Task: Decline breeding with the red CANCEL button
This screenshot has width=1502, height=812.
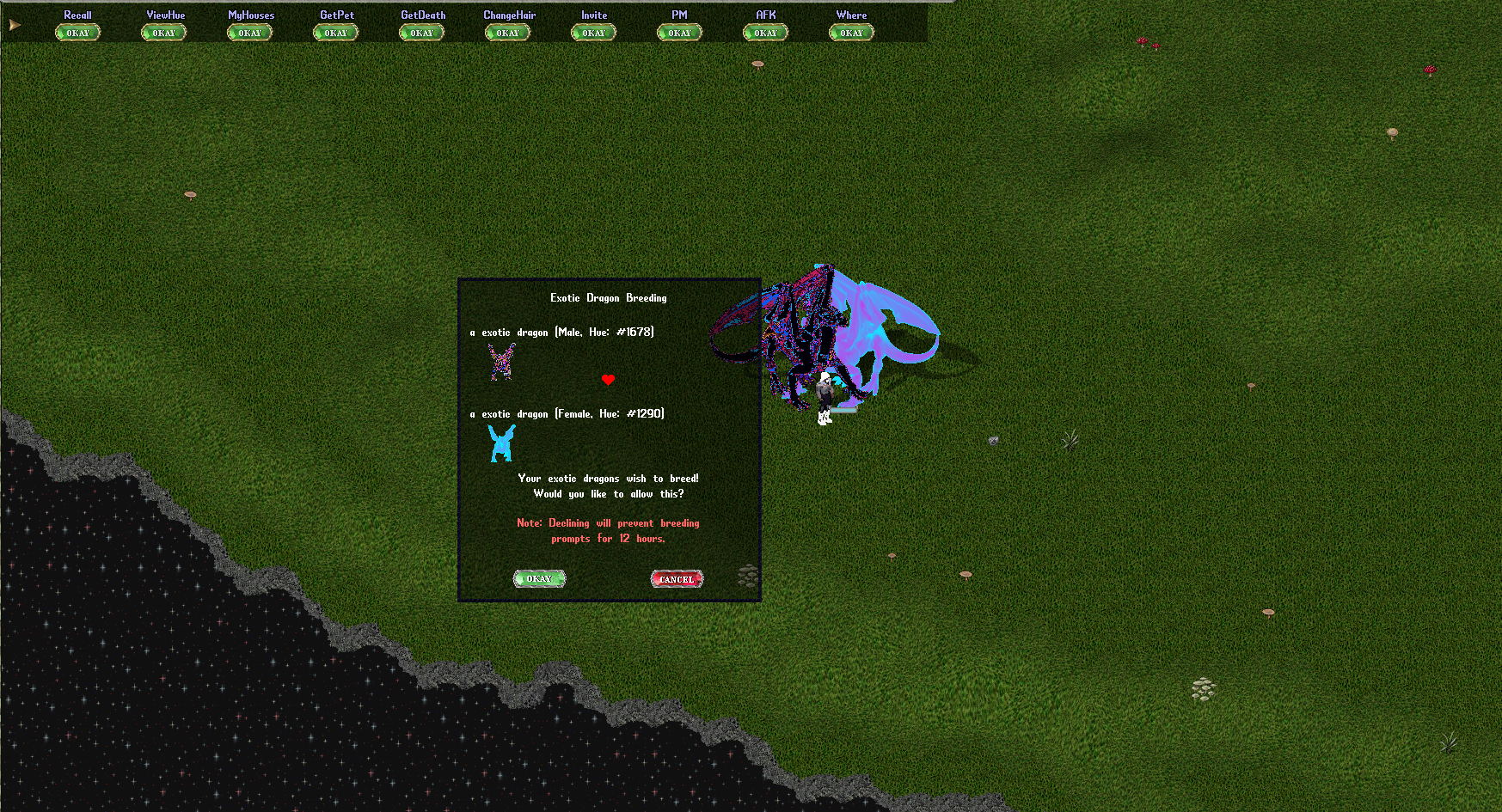Action: click(677, 579)
